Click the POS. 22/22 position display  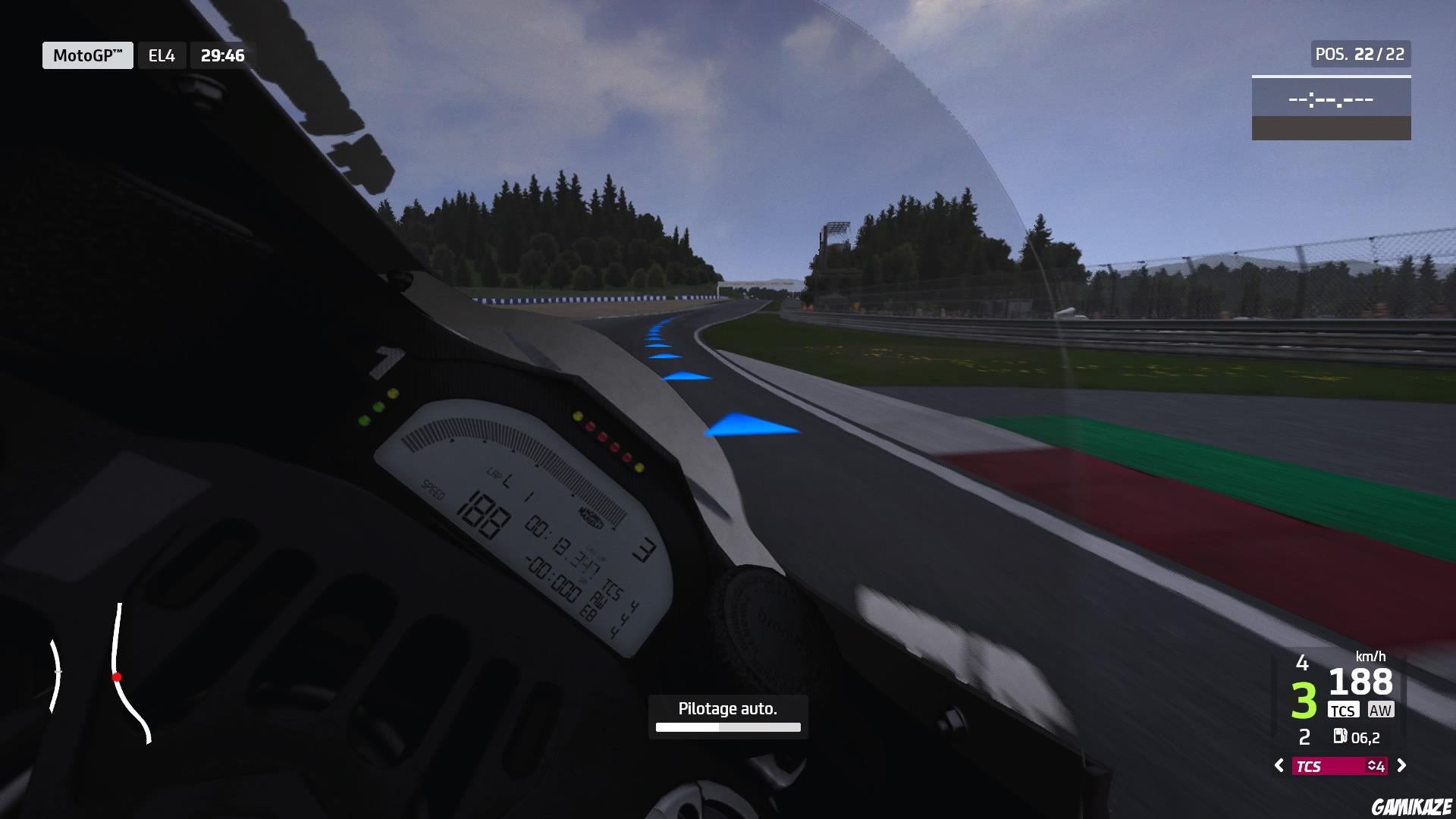click(x=1360, y=54)
